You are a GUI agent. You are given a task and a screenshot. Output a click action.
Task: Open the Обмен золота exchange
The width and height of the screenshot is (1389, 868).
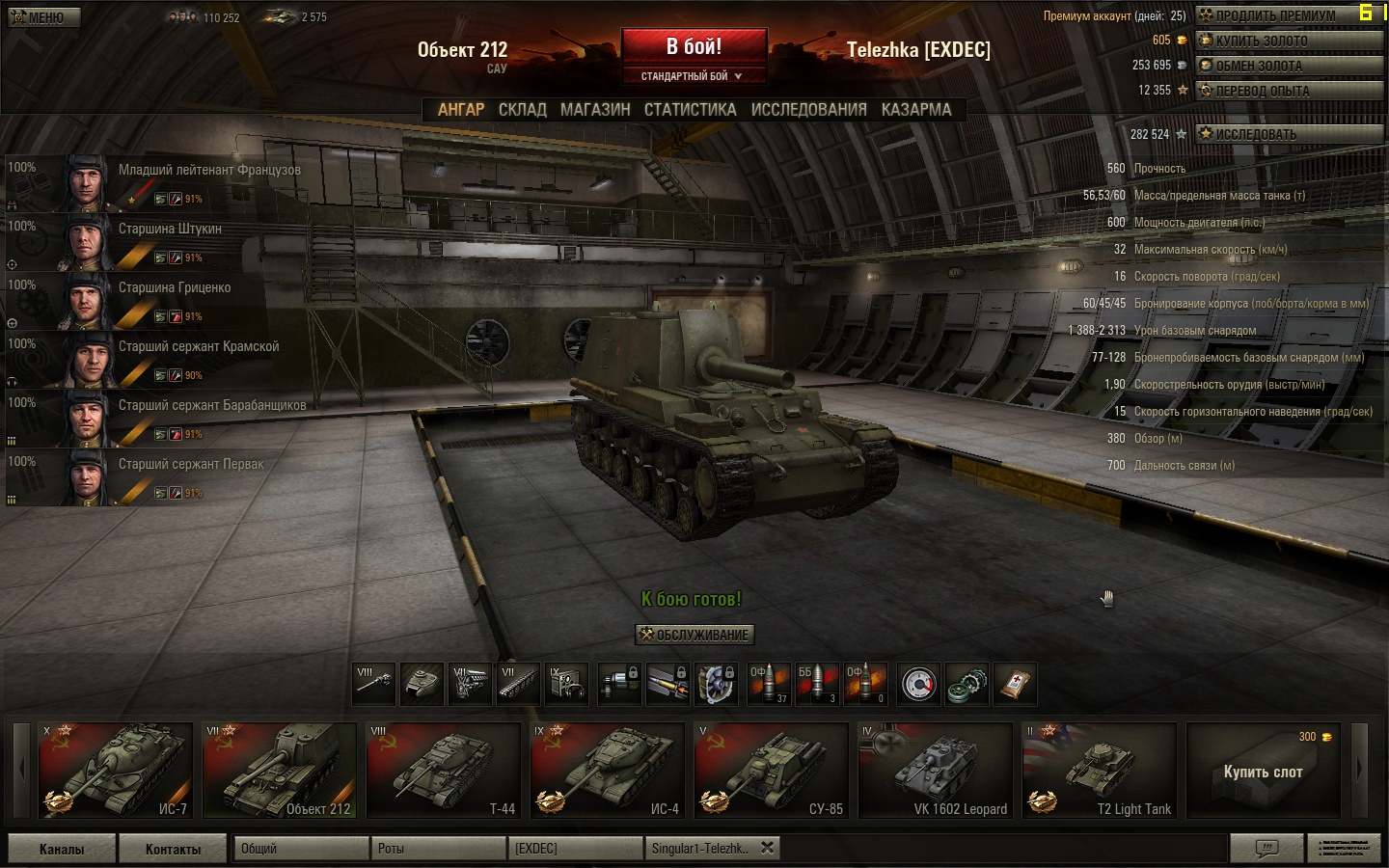click(x=1288, y=66)
